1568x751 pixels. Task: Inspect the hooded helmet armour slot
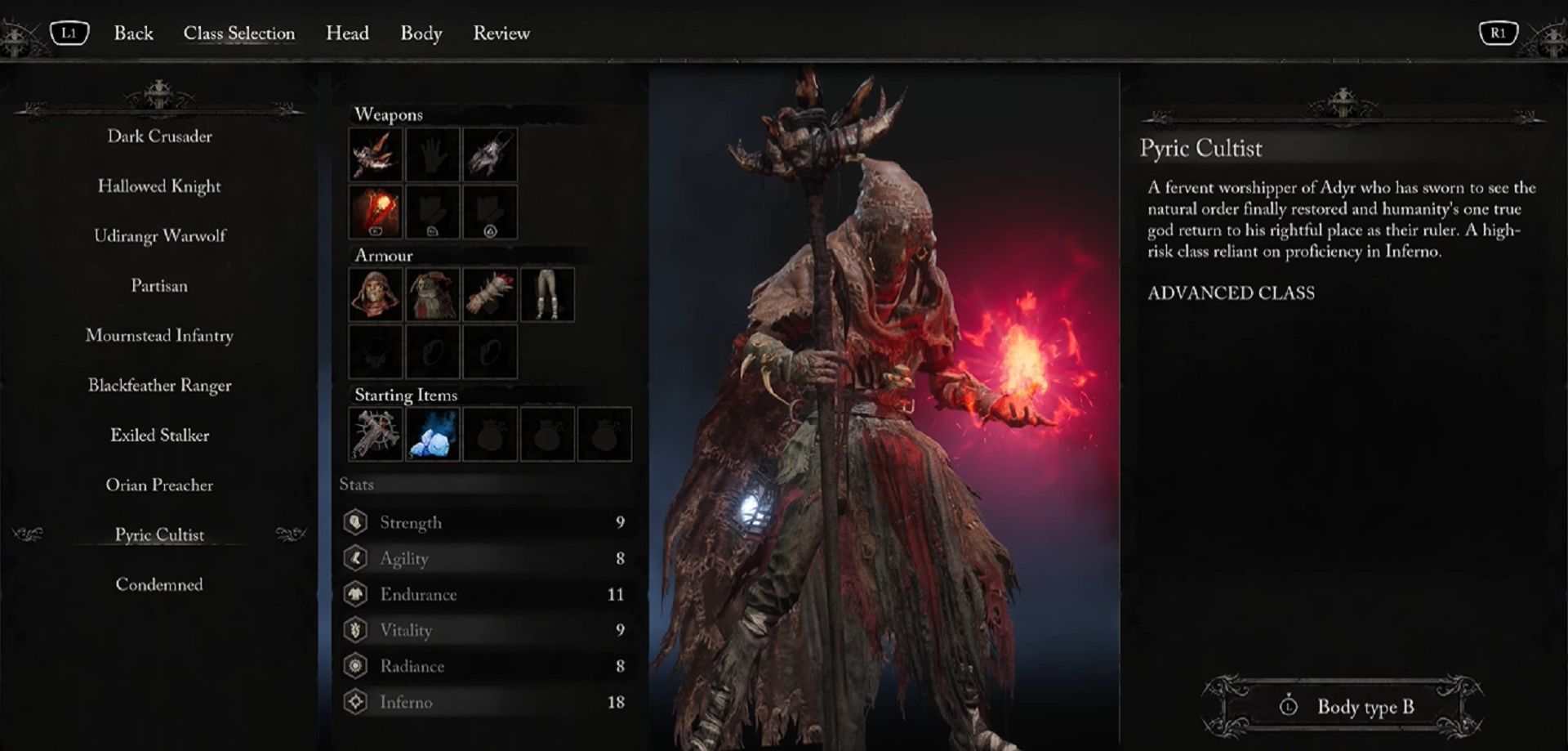coord(376,294)
